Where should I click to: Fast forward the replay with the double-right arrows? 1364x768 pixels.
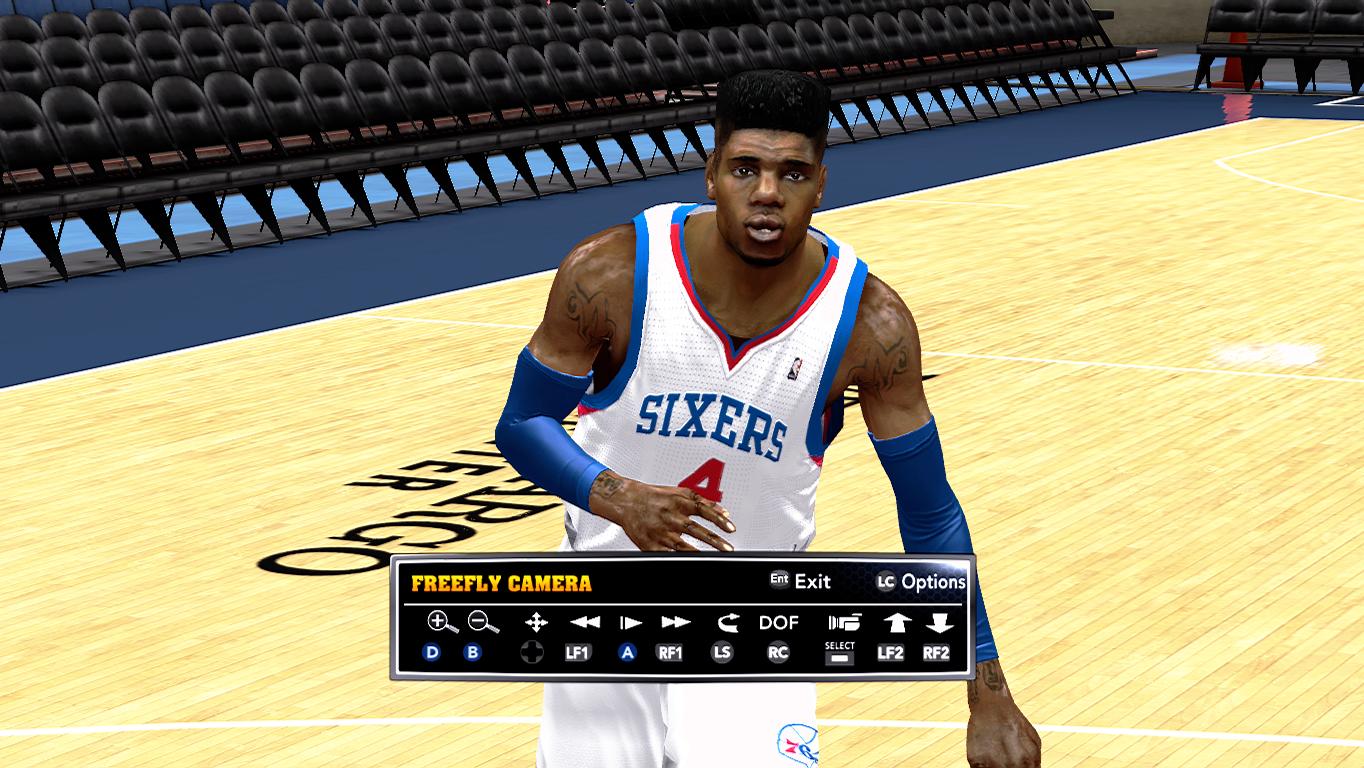(x=676, y=622)
